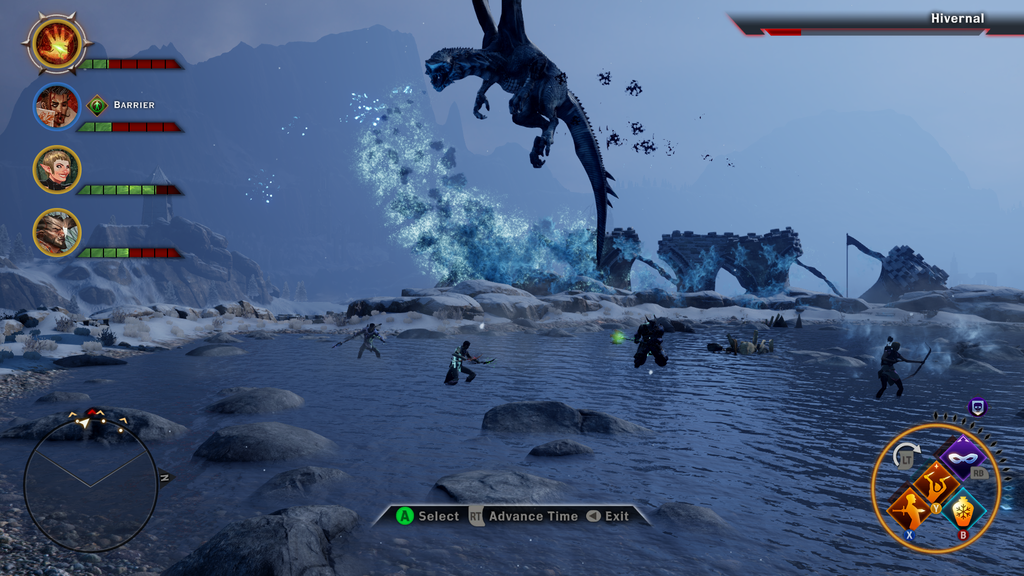Click the circular compass minimap
Image resolution: width=1024 pixels, height=576 pixels.
click(90, 484)
